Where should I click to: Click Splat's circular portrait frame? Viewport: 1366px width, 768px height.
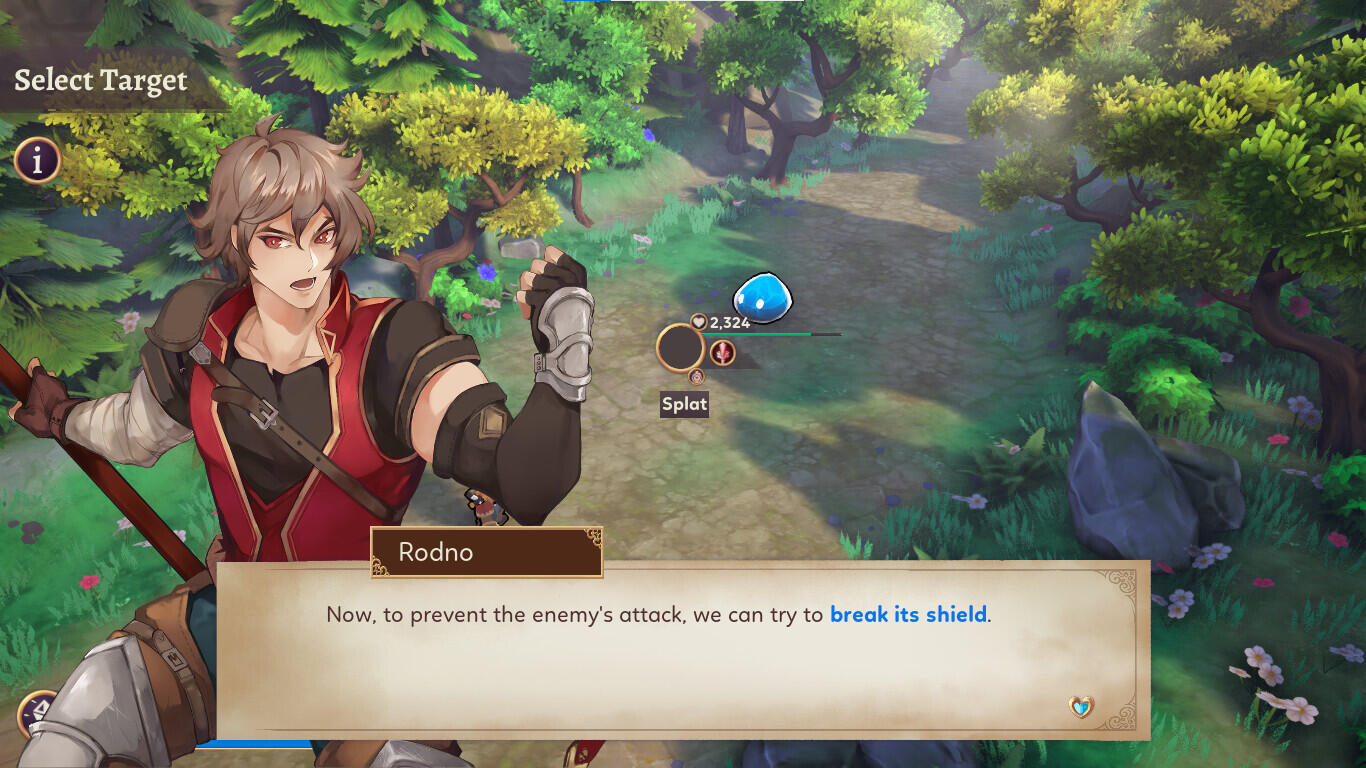pos(680,347)
